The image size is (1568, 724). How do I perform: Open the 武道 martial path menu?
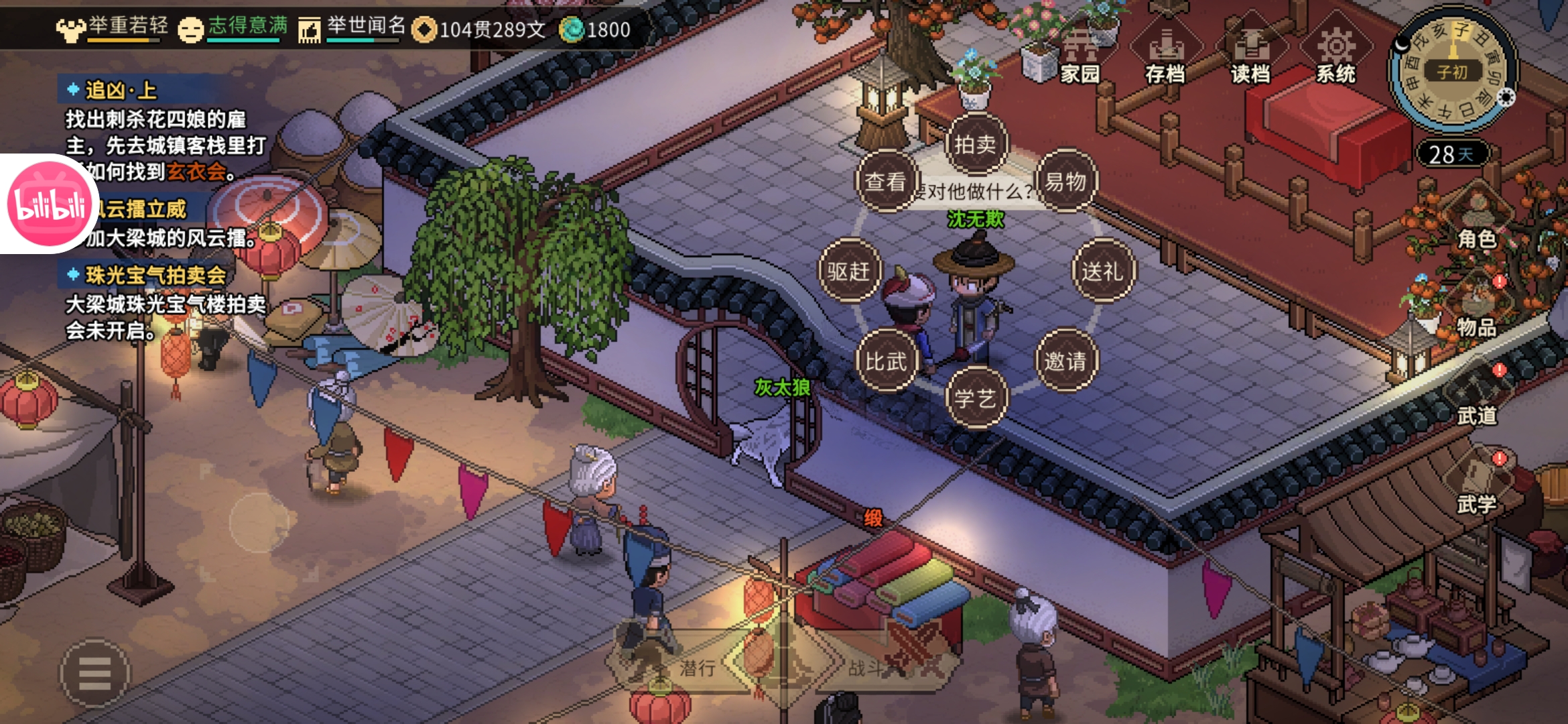click(x=1476, y=398)
